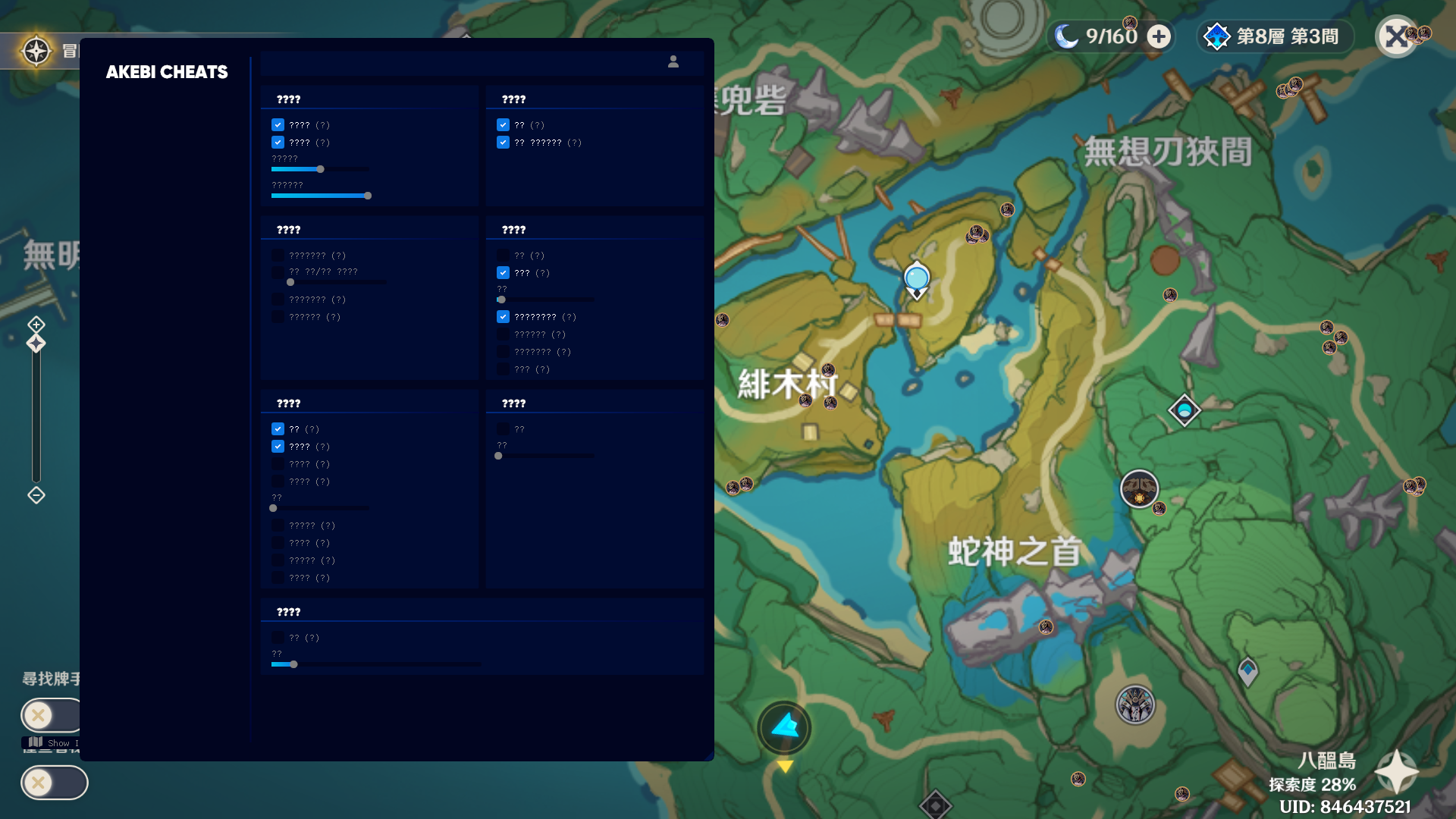Image resolution: width=1456 pixels, height=819 pixels.
Task: Uncheck the first checked checkbox in Akebi panel
Action: [x=278, y=124]
